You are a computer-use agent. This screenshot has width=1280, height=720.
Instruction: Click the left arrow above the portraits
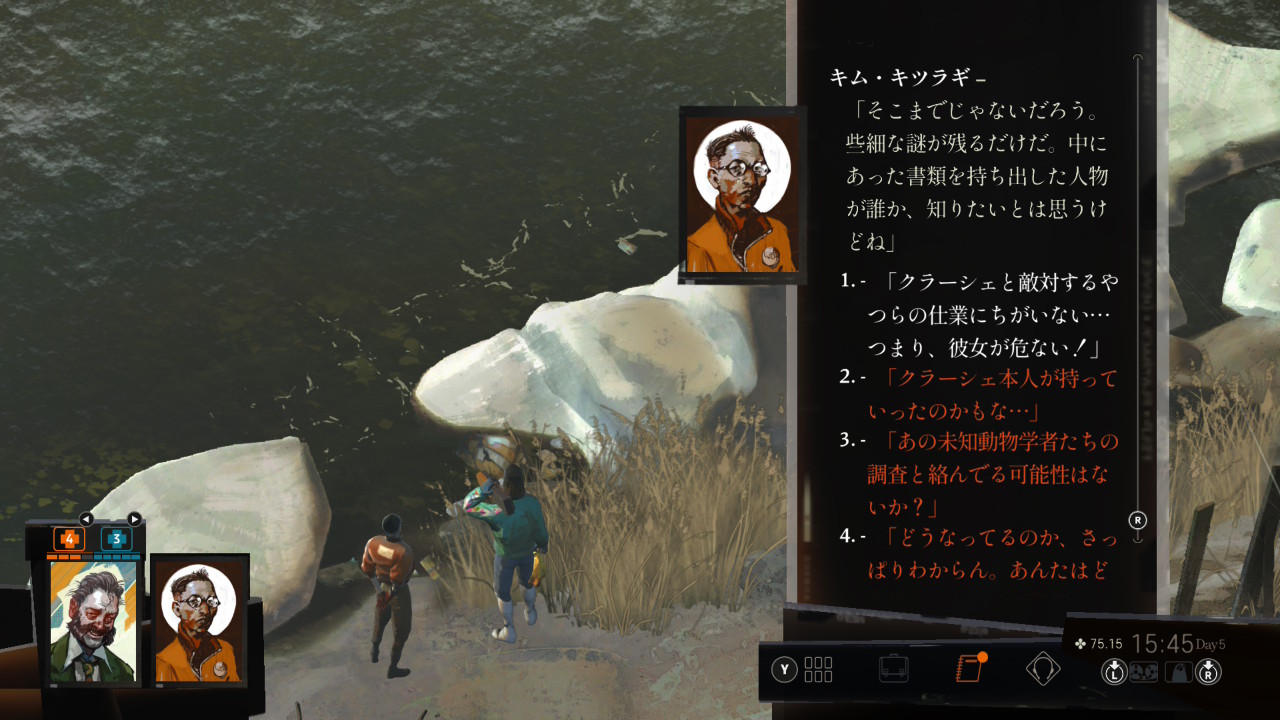point(86,519)
